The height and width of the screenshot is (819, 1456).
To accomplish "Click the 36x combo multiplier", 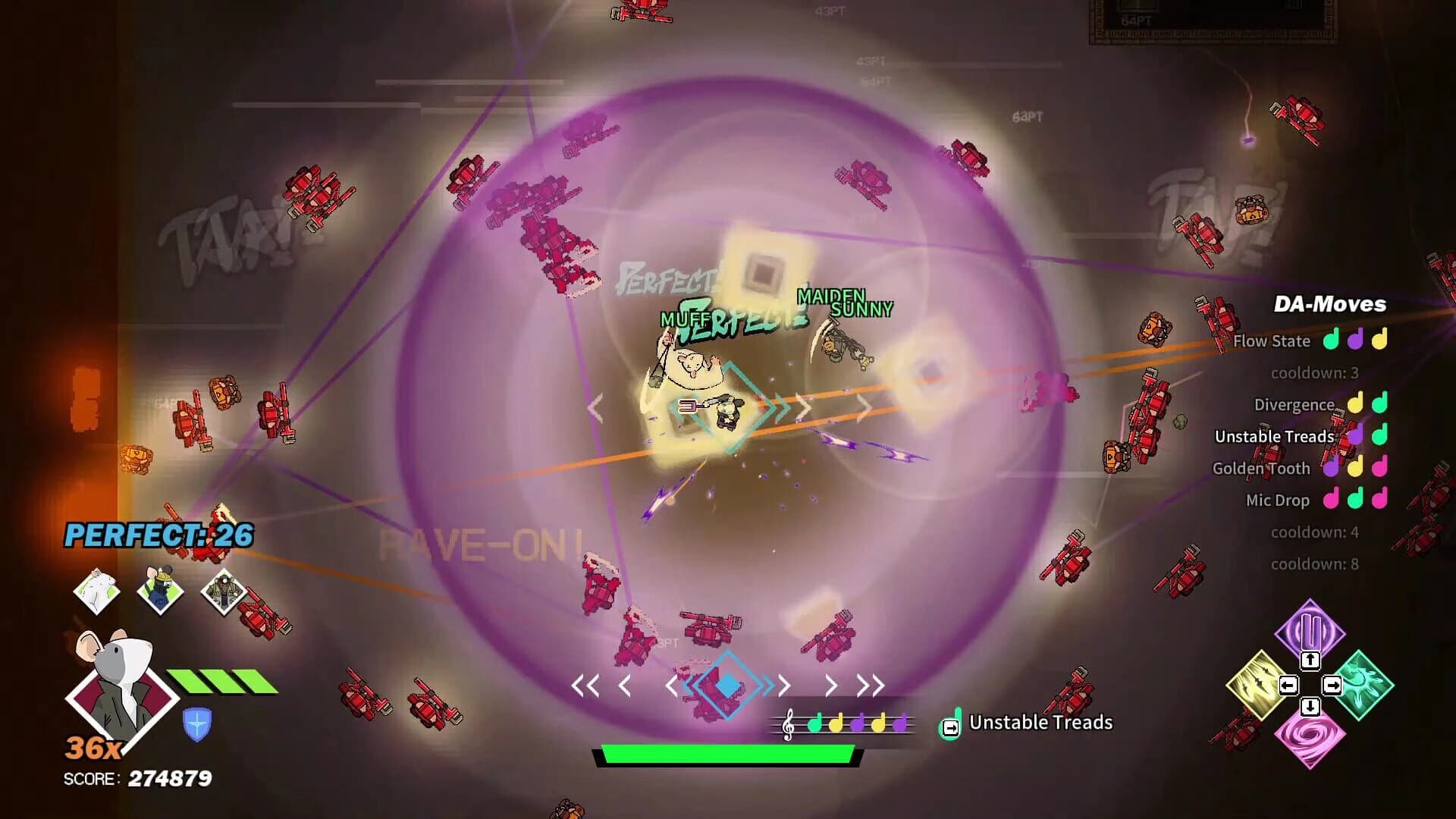I will click(x=94, y=748).
